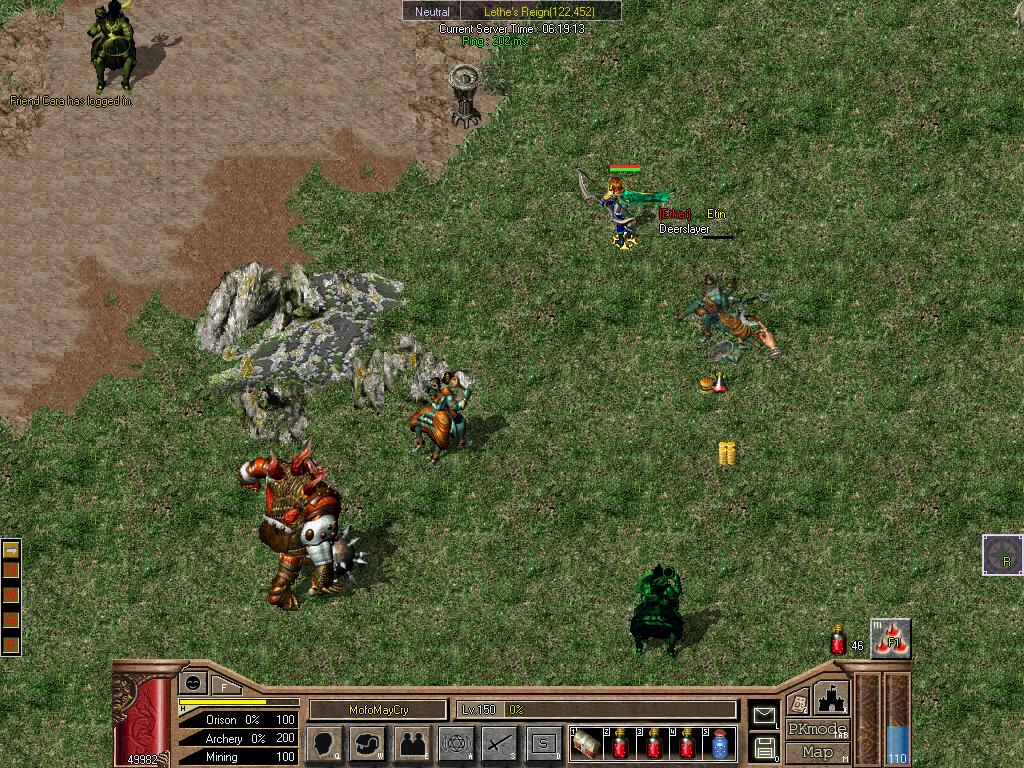
Task: Click the floppy disk save icon
Action: [764, 746]
